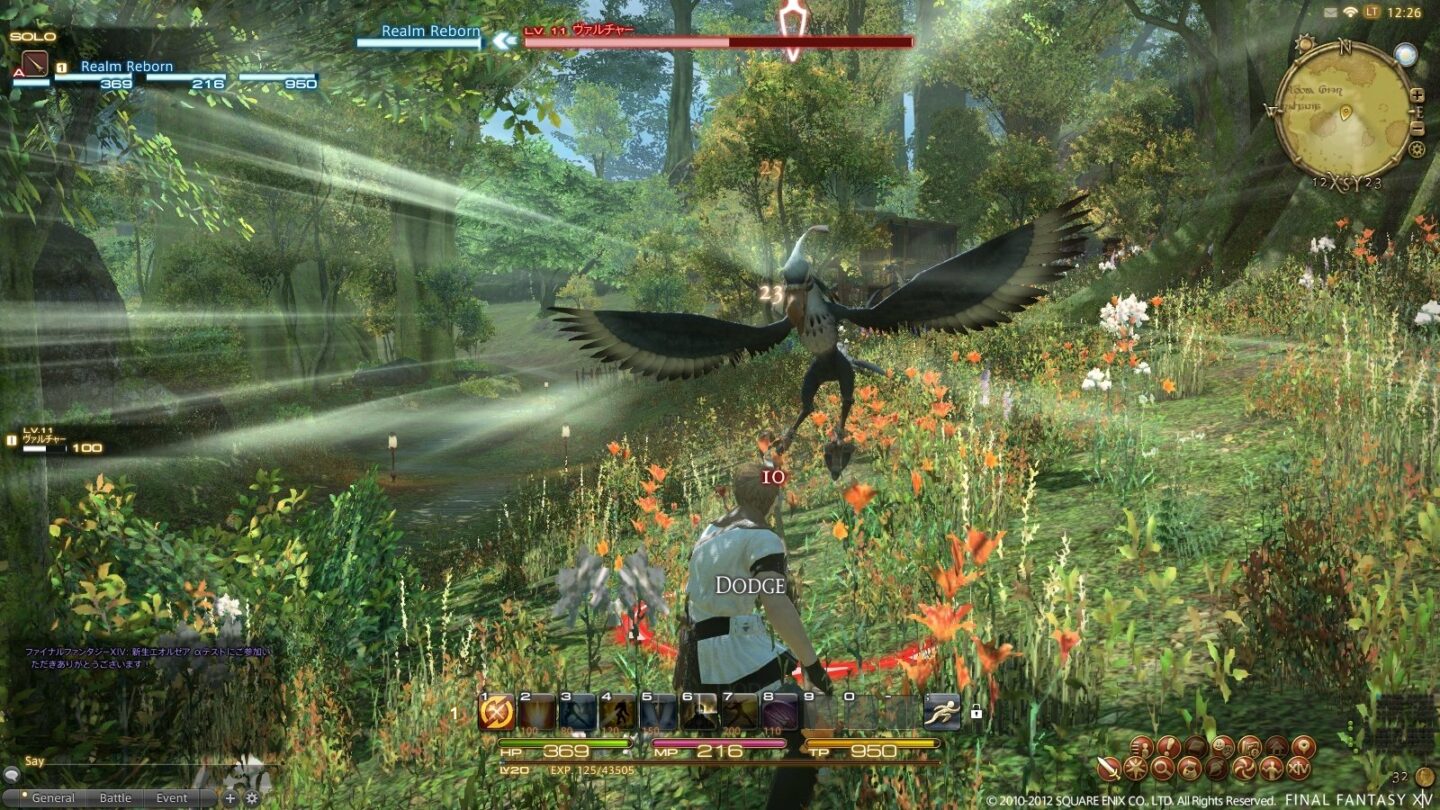Open the XIV emblem in the main menu
This screenshot has width=1440, height=810.
(x=1299, y=768)
